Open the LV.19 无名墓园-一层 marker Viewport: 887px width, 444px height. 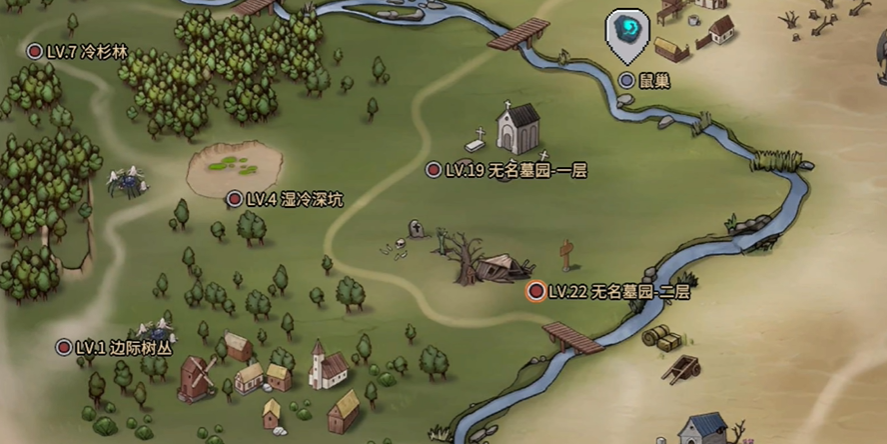tap(434, 171)
